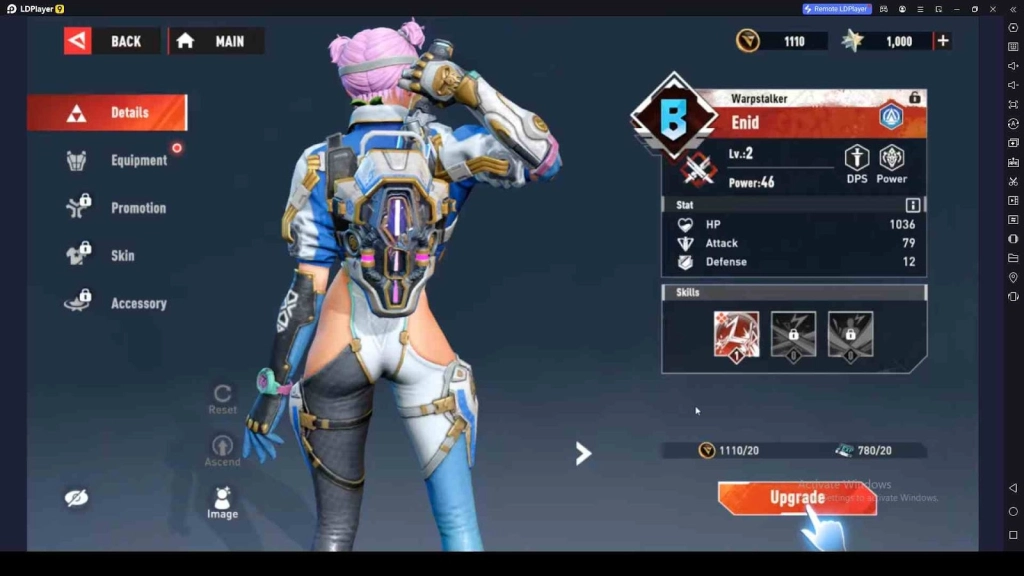1024x576 pixels.
Task: Switch to the Details tab
Action: [x=107, y=113]
